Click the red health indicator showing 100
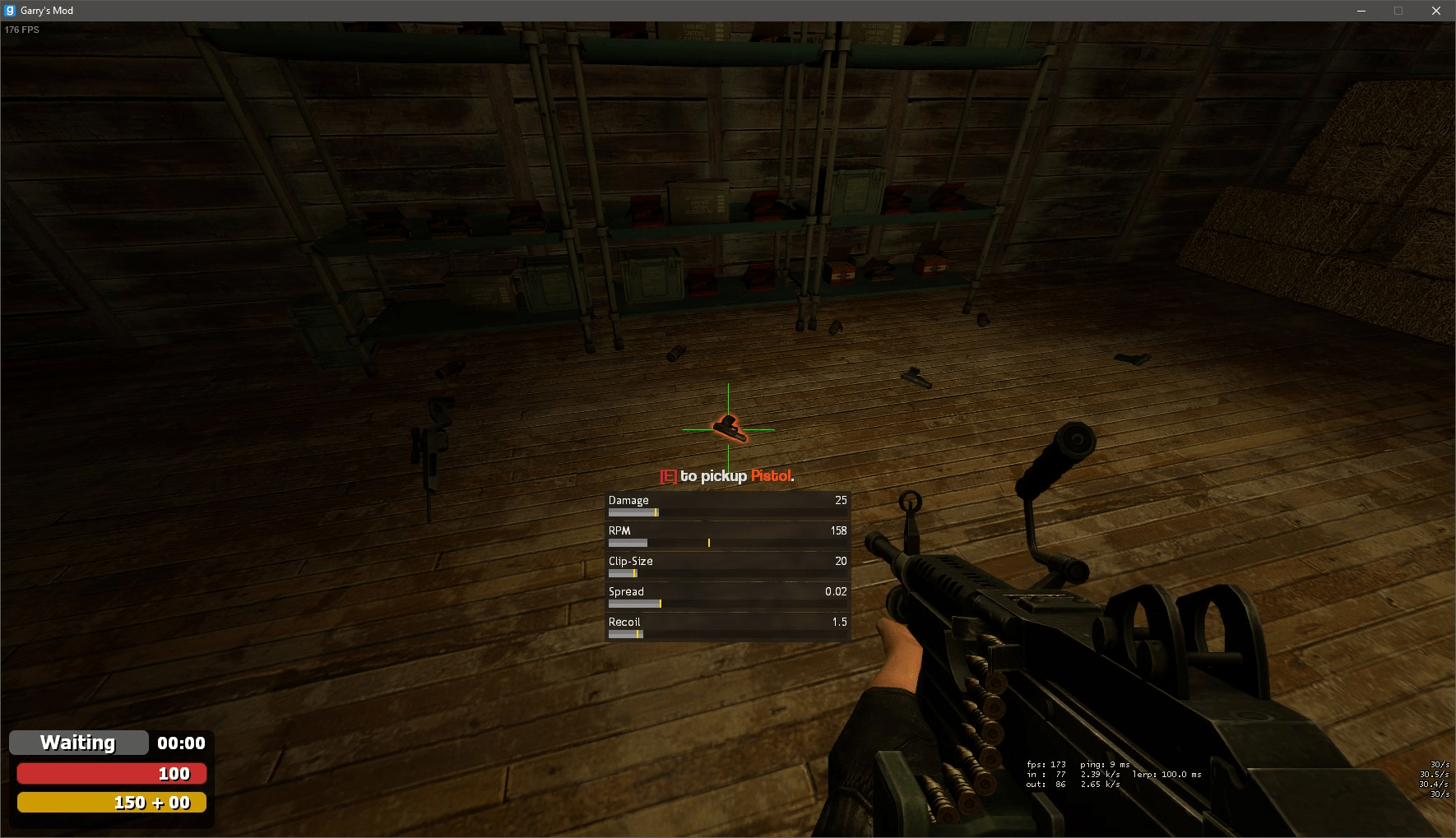The height and width of the screenshot is (838, 1456). click(x=111, y=773)
